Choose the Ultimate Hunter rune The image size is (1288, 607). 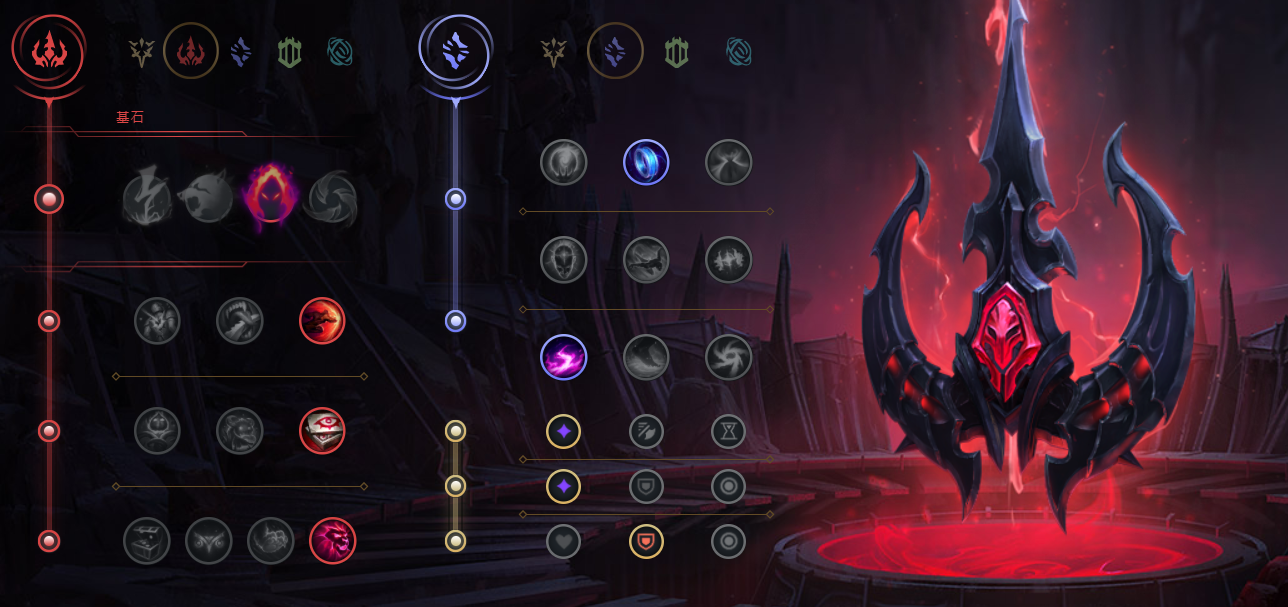[332, 541]
